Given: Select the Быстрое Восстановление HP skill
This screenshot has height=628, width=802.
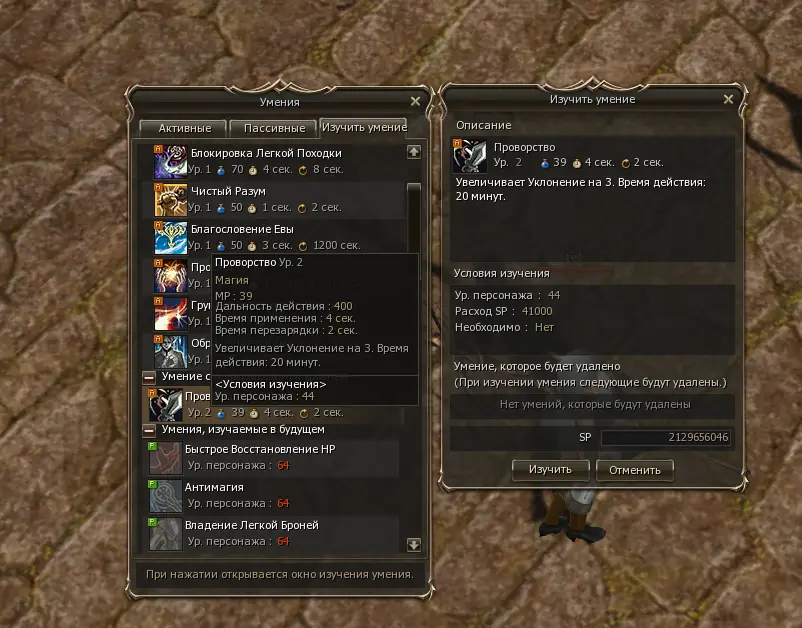Looking at the screenshot, I should point(260,449).
